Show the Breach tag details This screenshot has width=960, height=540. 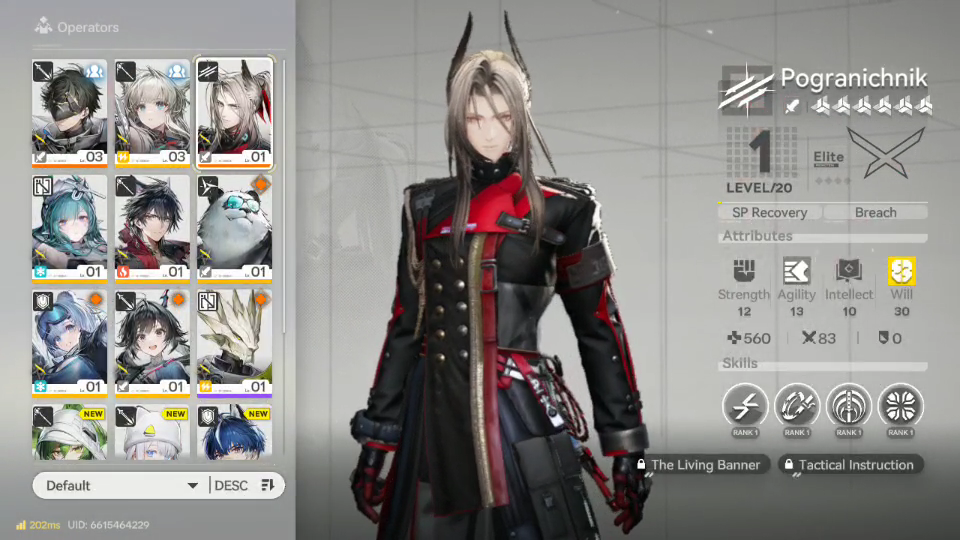(875, 212)
